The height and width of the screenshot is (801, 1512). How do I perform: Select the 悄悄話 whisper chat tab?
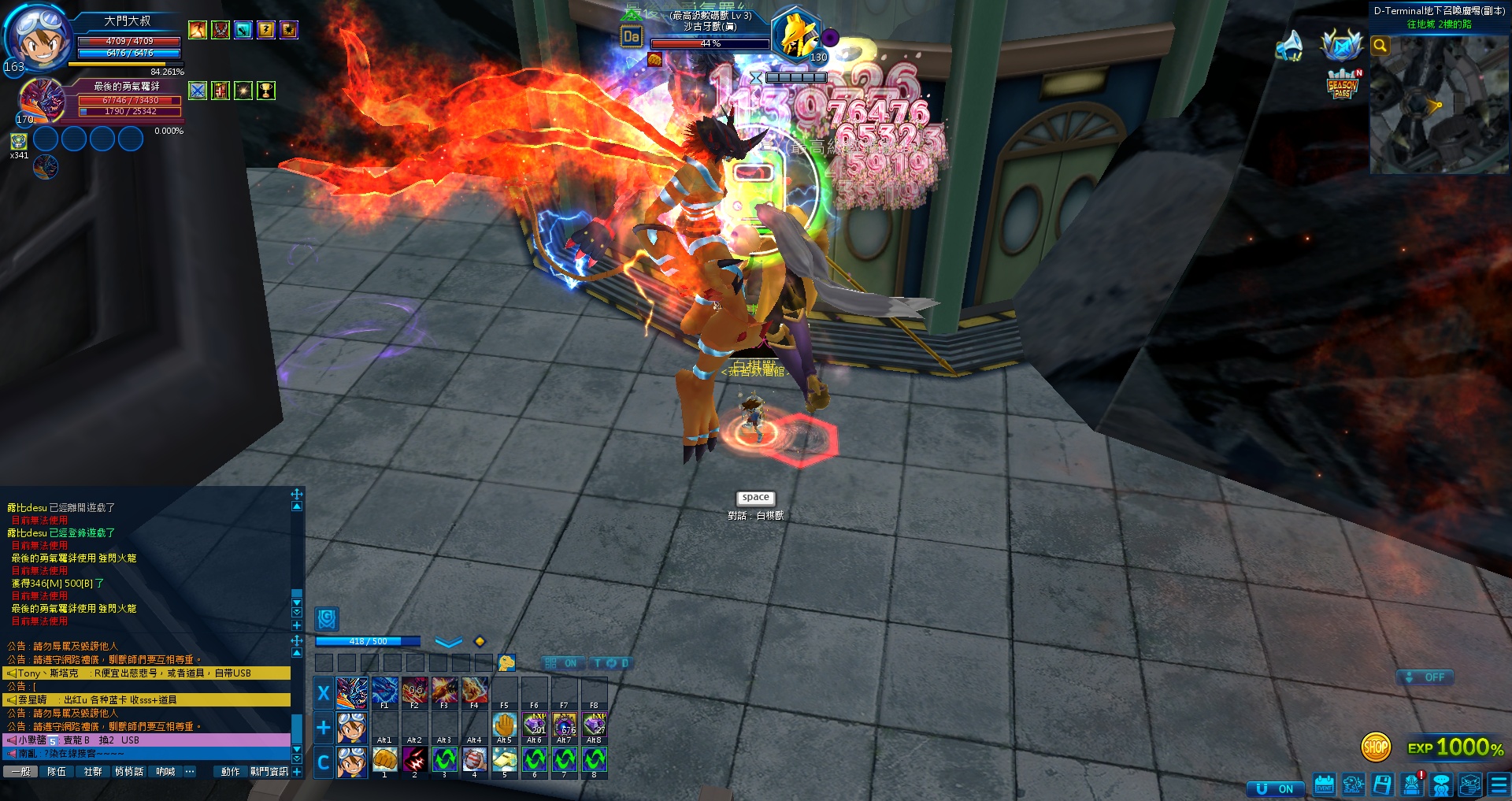[x=129, y=772]
